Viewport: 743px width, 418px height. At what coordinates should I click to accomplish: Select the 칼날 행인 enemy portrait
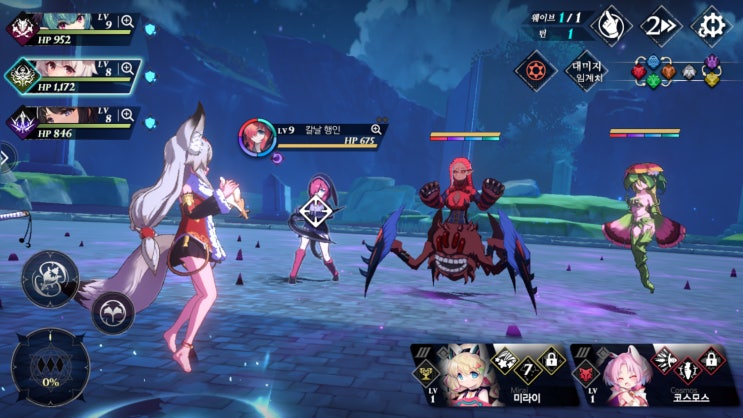256,138
